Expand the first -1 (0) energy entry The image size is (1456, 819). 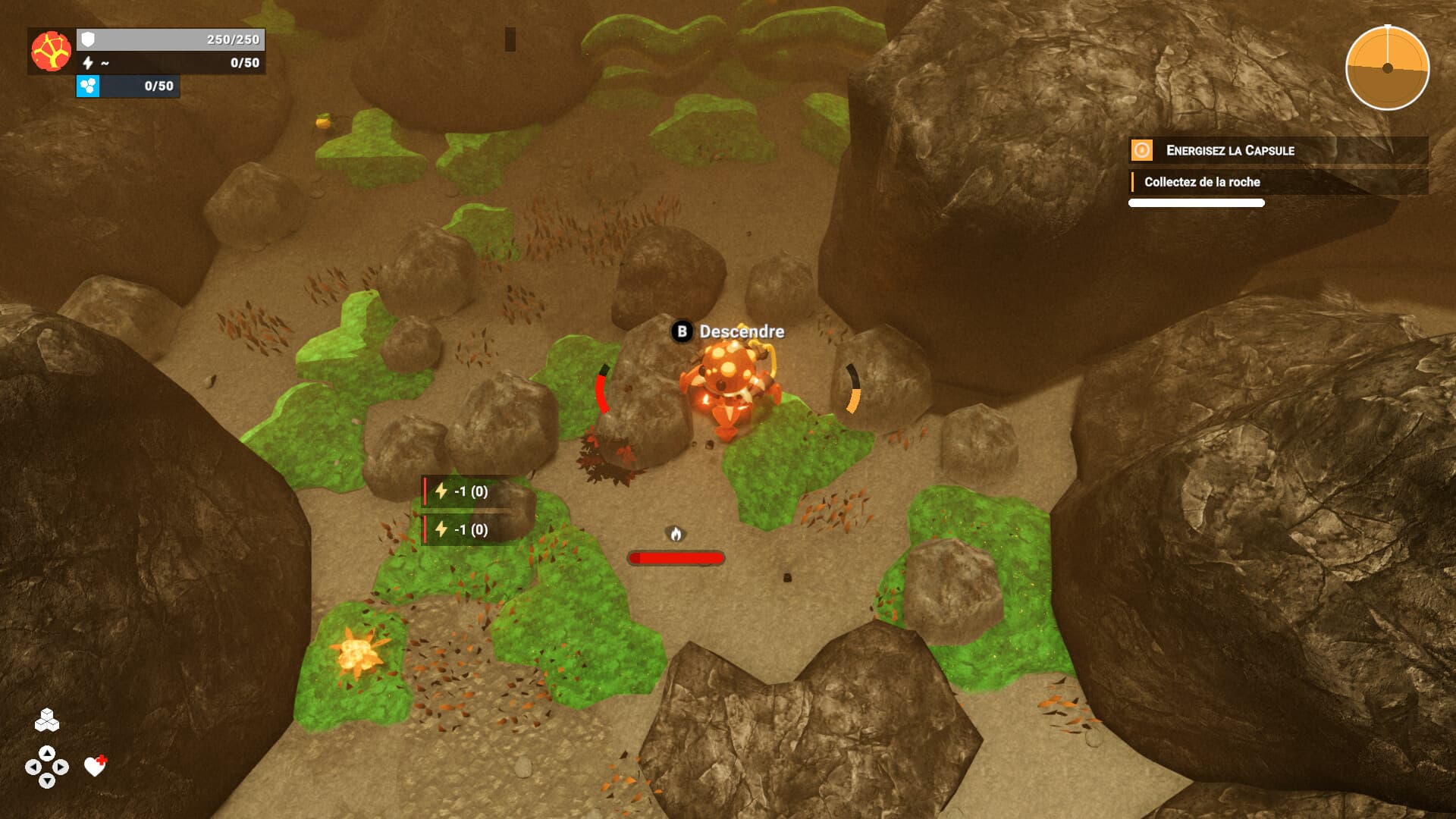point(463,492)
